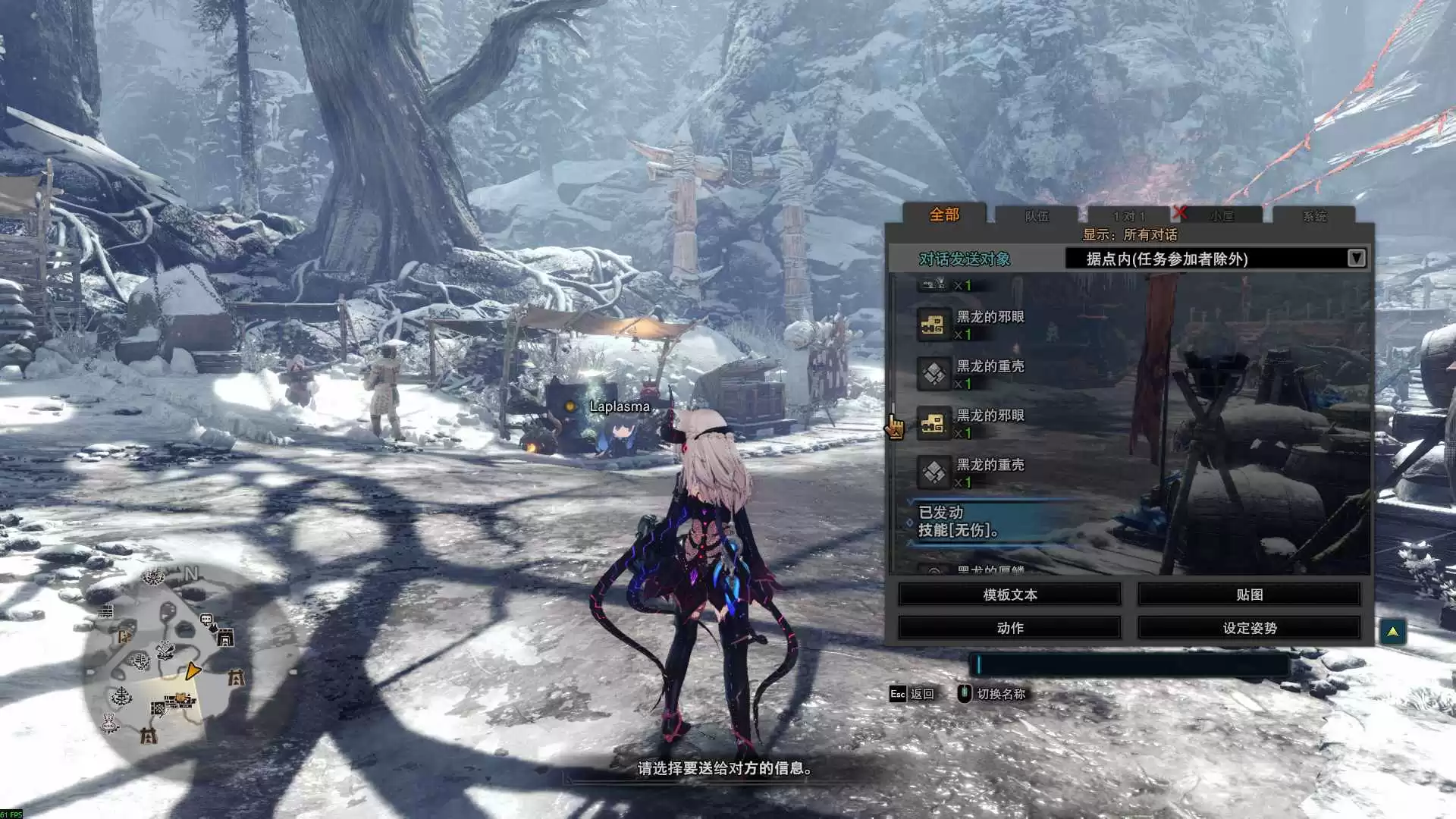This screenshot has width=1456, height=819.
Task: Choose the 贴图 sticker button
Action: coord(1249,595)
